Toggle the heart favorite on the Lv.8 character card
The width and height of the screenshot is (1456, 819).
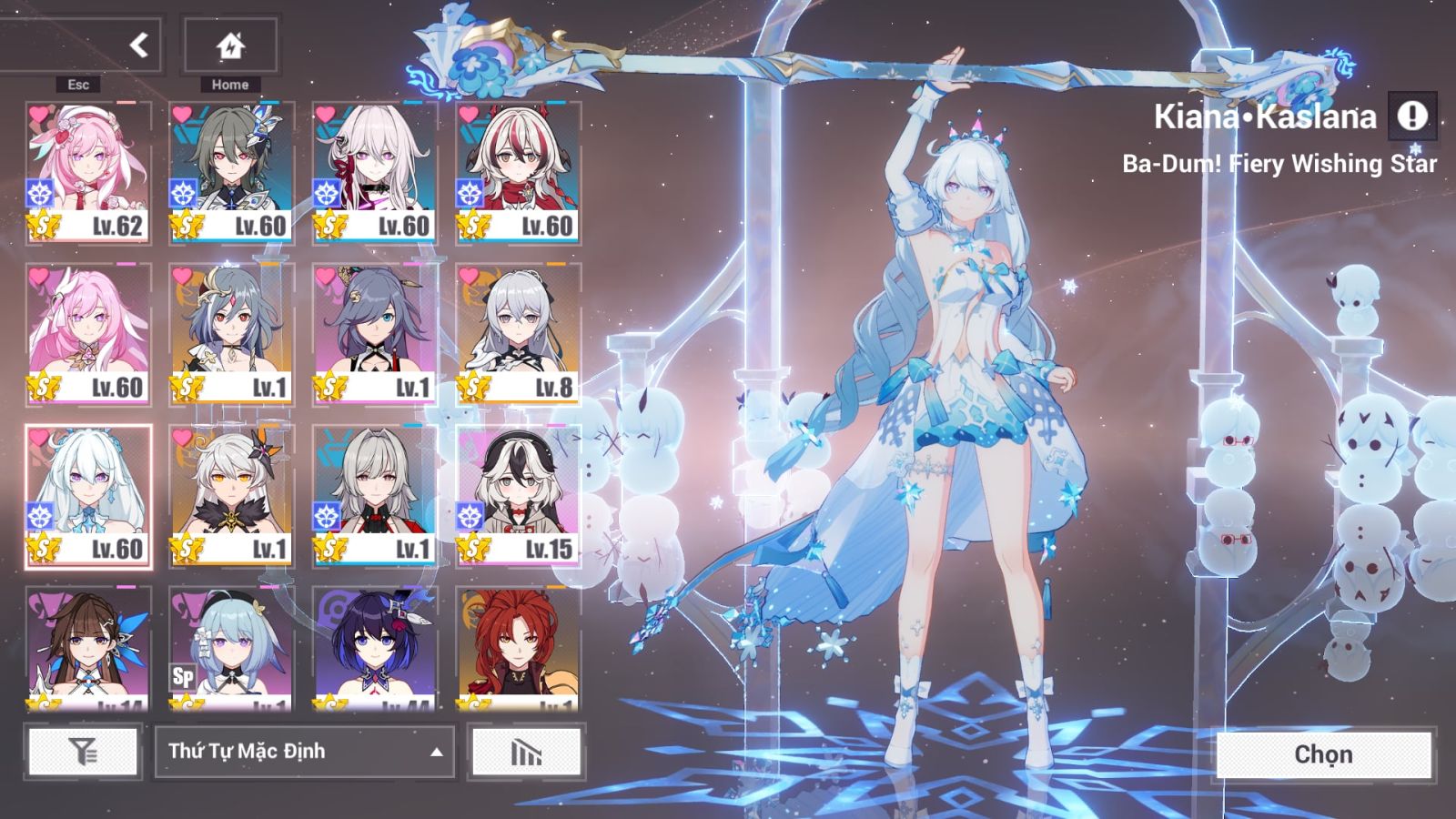[470, 275]
